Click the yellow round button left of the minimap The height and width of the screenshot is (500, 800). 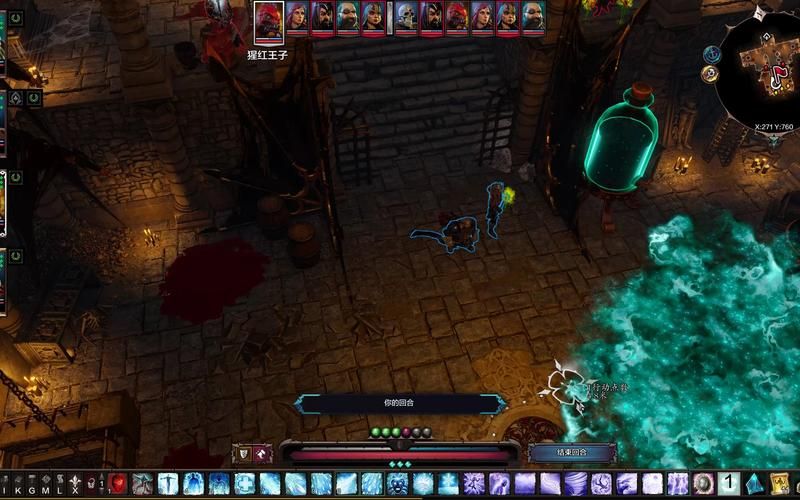709,74
